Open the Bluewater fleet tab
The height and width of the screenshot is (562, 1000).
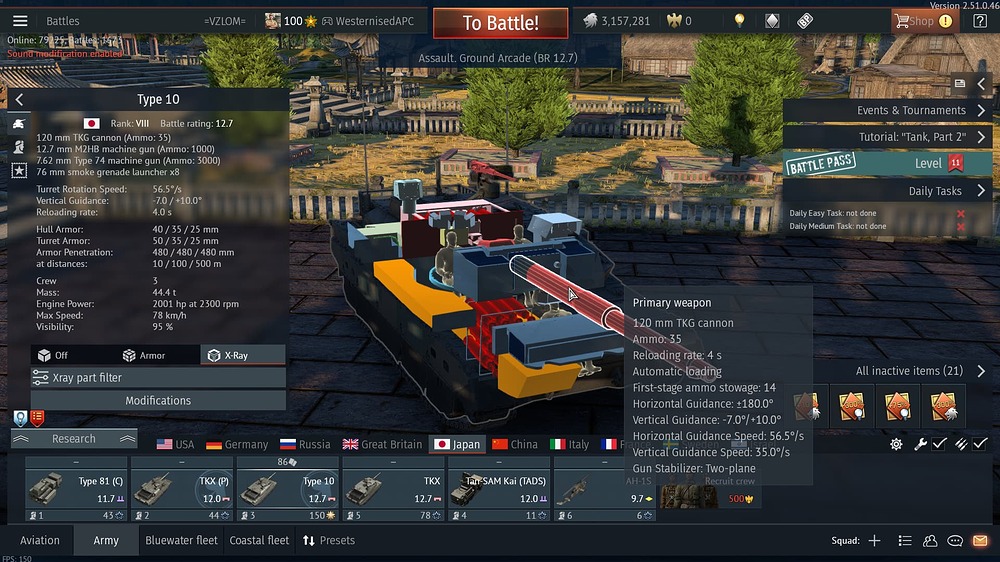point(181,540)
